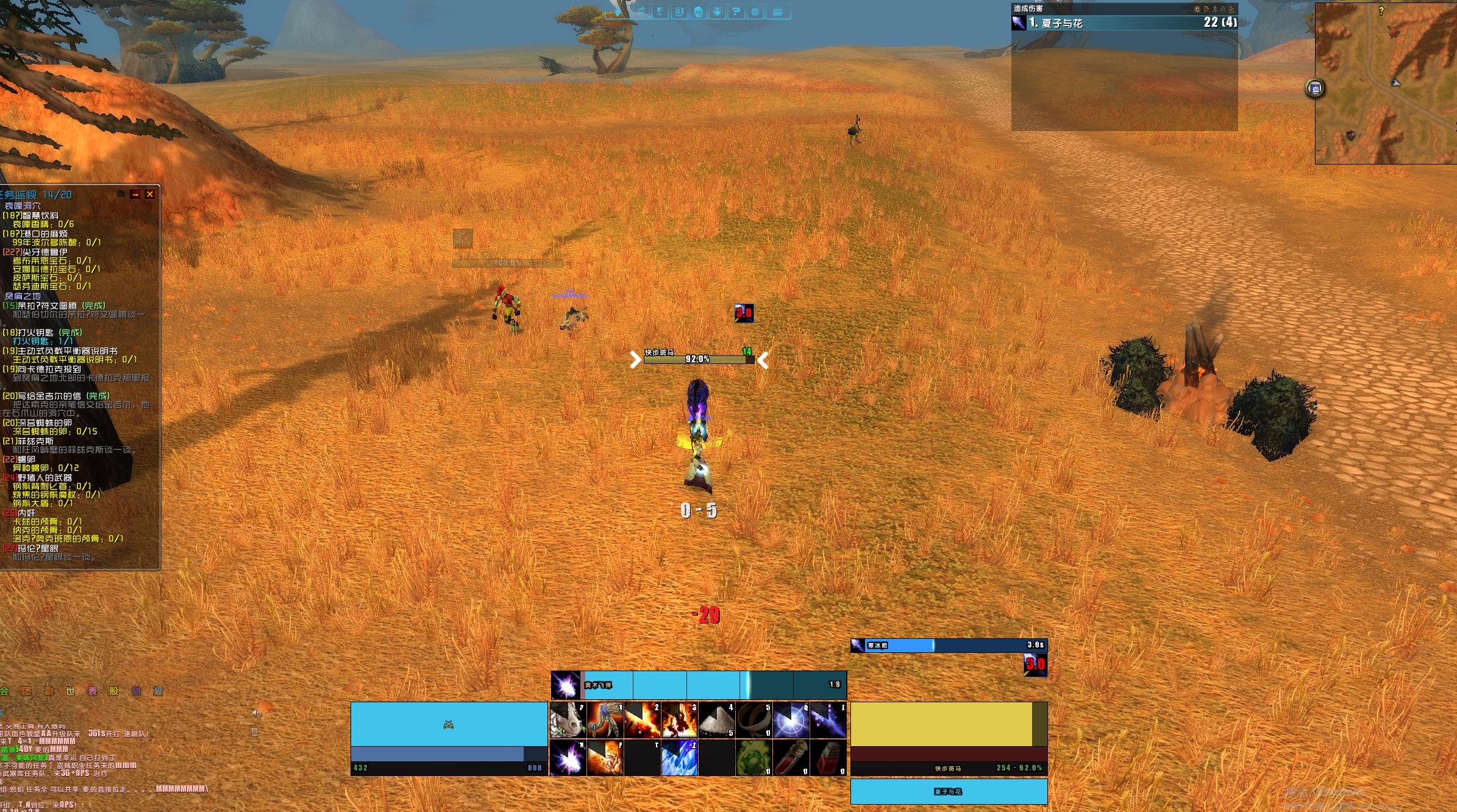Open the briefcase bag menu button
This screenshot has height=812, width=1457.
pyautogui.click(x=777, y=12)
